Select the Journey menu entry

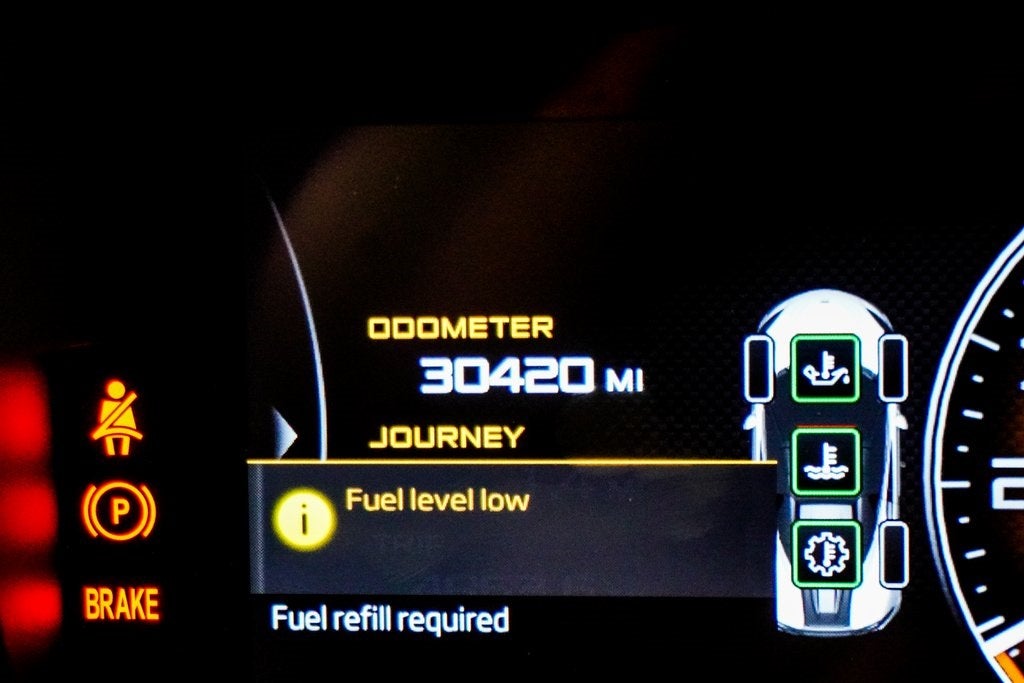click(x=446, y=437)
